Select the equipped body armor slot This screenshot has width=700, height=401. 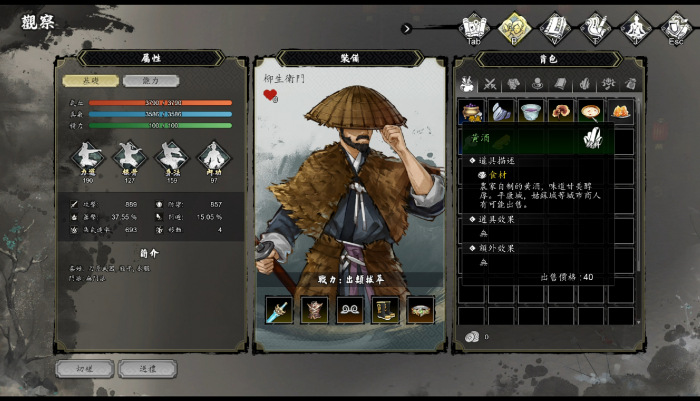click(x=315, y=309)
